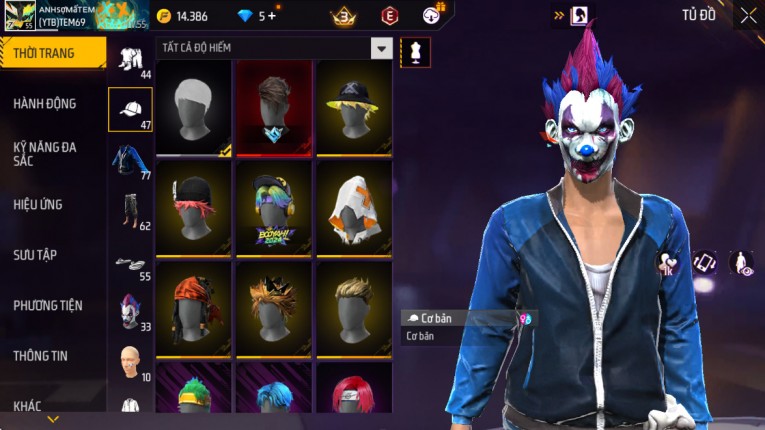
Task: Choose the black cap with red bandana
Action: point(194,207)
